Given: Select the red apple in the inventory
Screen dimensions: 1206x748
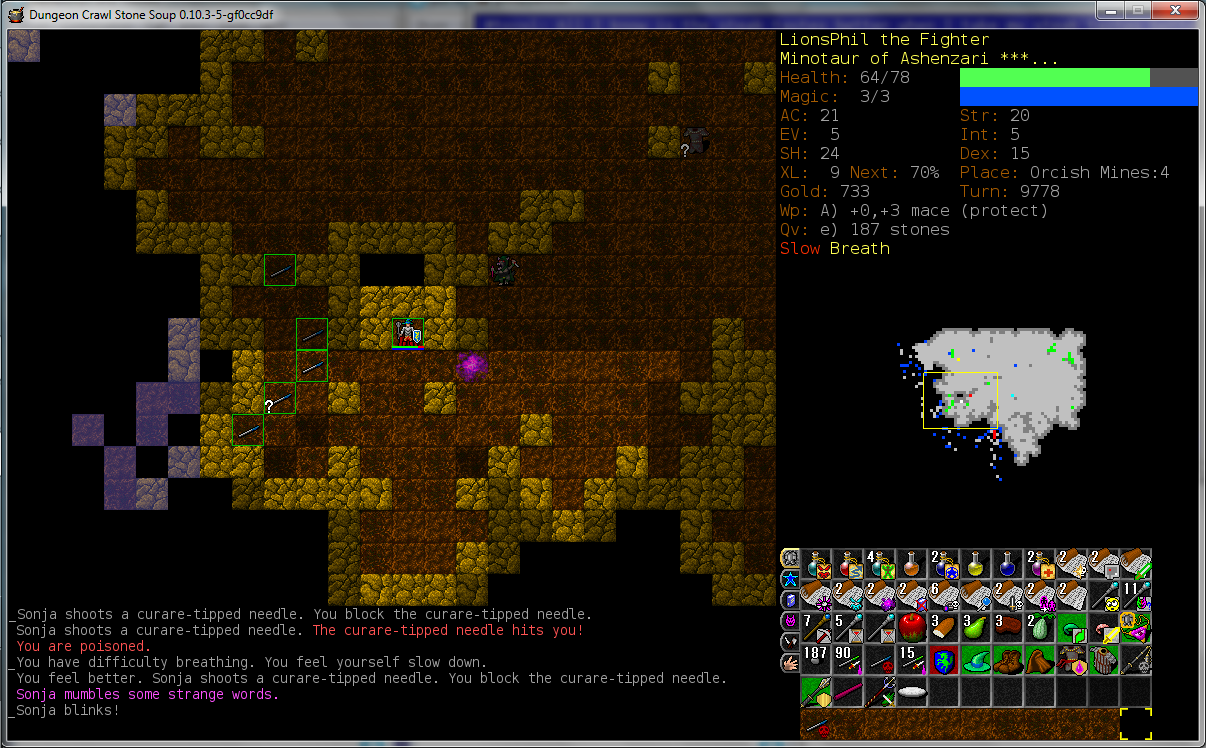Looking at the screenshot, I should tap(912, 628).
